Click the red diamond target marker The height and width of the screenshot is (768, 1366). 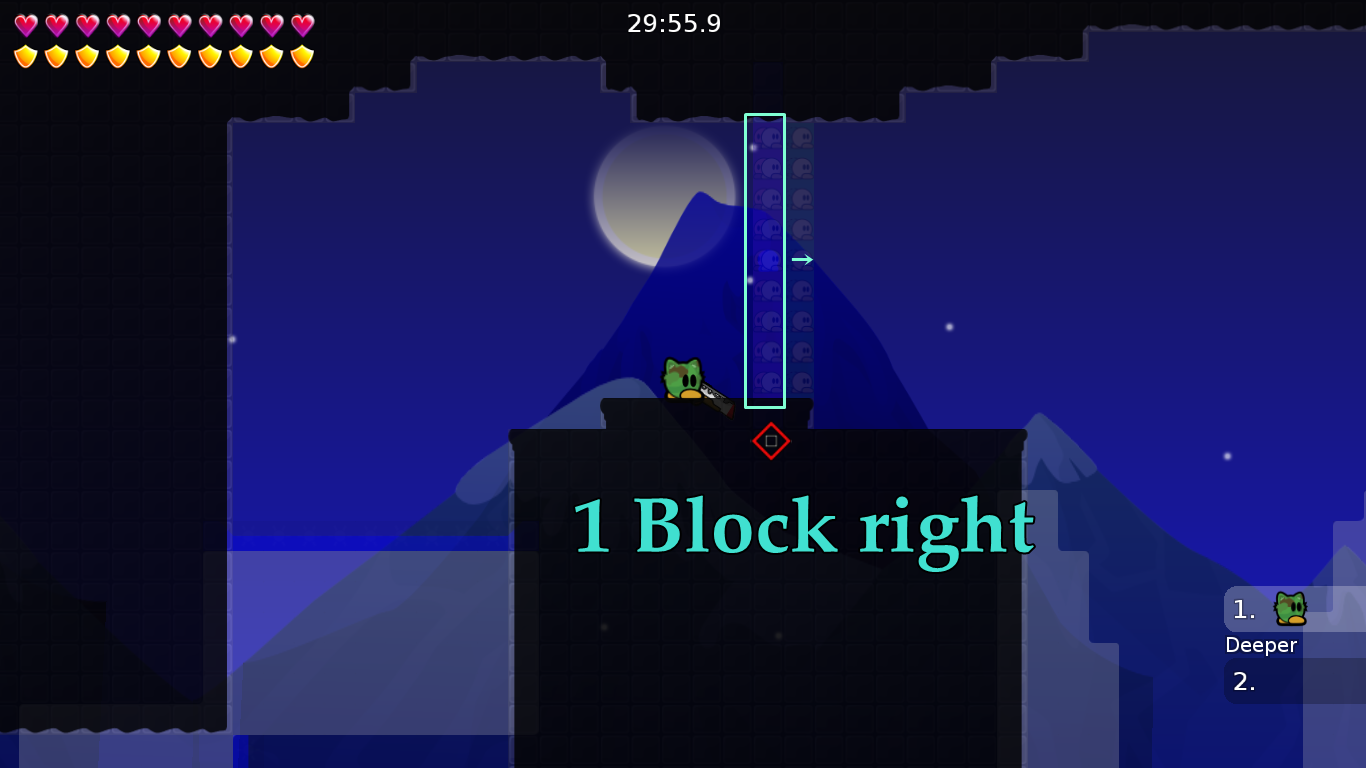771,440
